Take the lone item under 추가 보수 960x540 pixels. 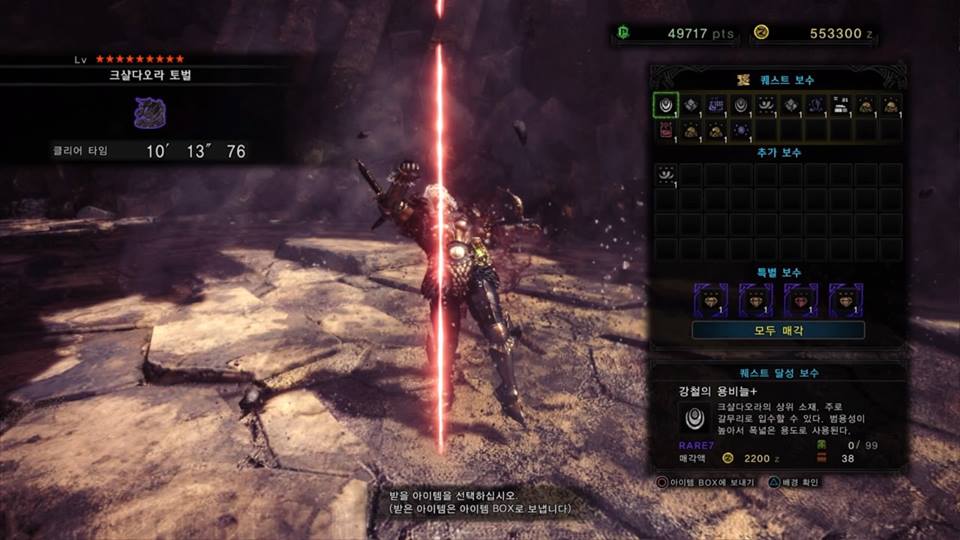pyautogui.click(x=666, y=174)
